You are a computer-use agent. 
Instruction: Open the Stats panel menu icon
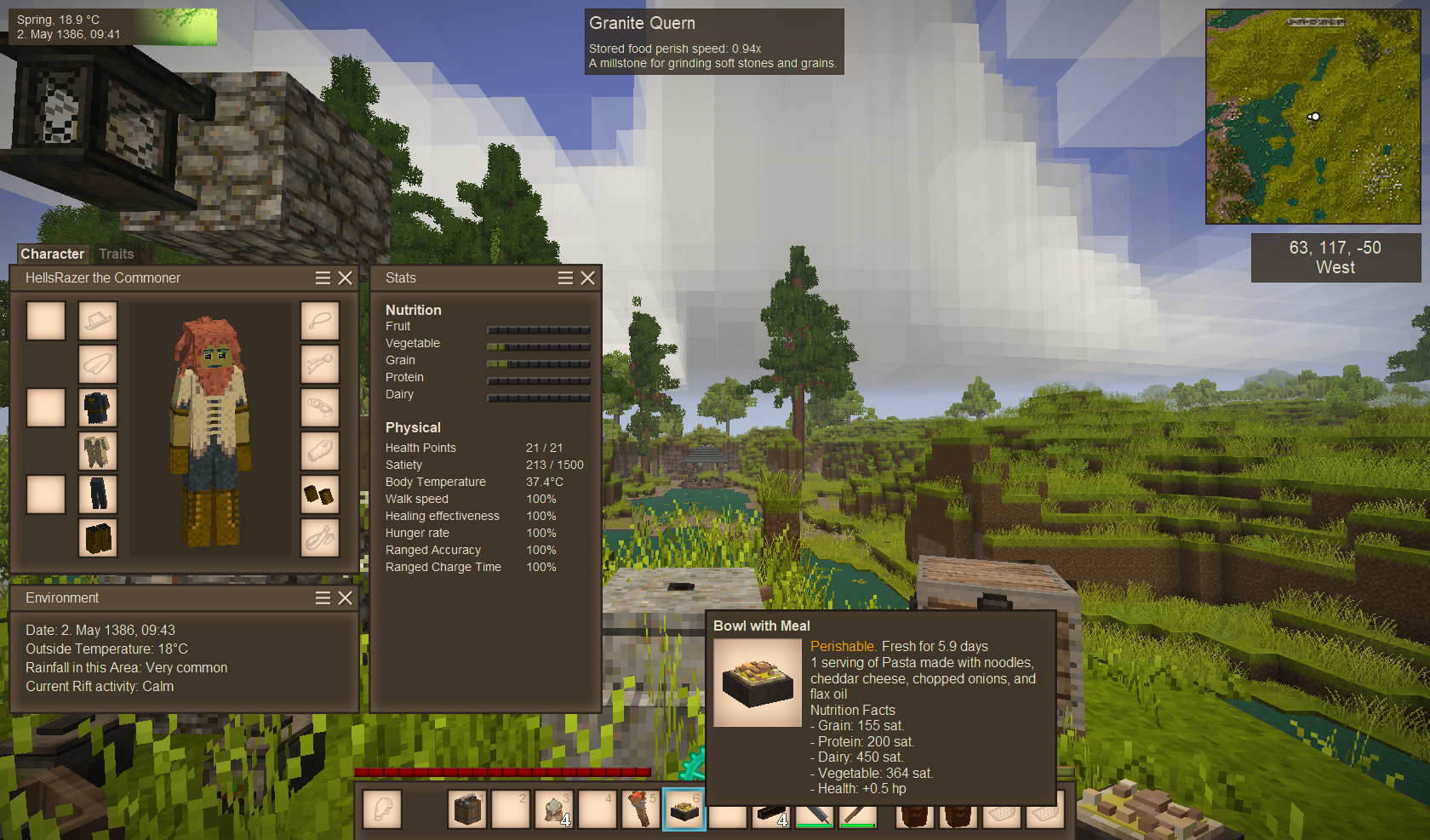coord(565,277)
